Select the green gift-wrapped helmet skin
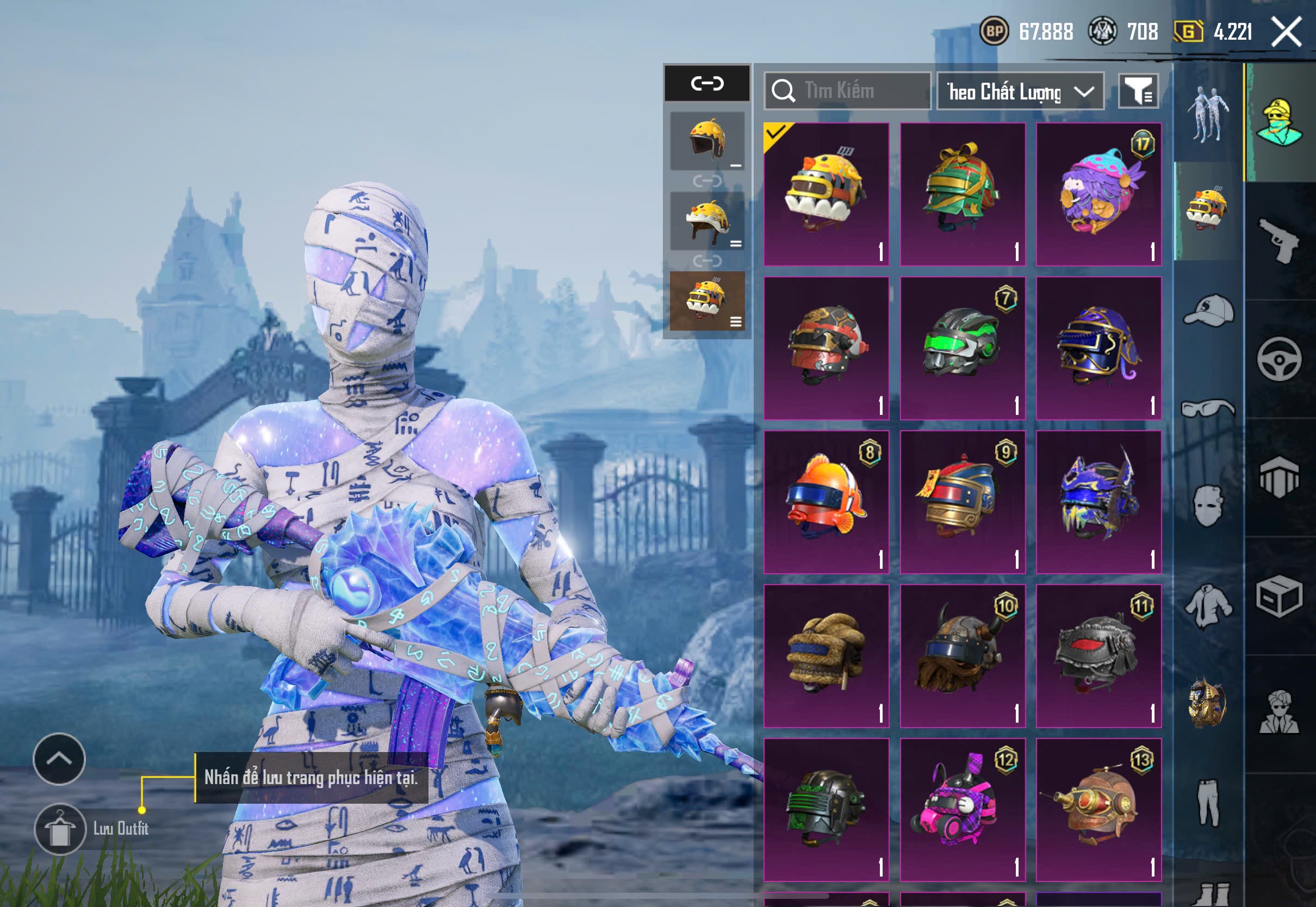Screen dimensions: 1316x907 click(x=963, y=194)
